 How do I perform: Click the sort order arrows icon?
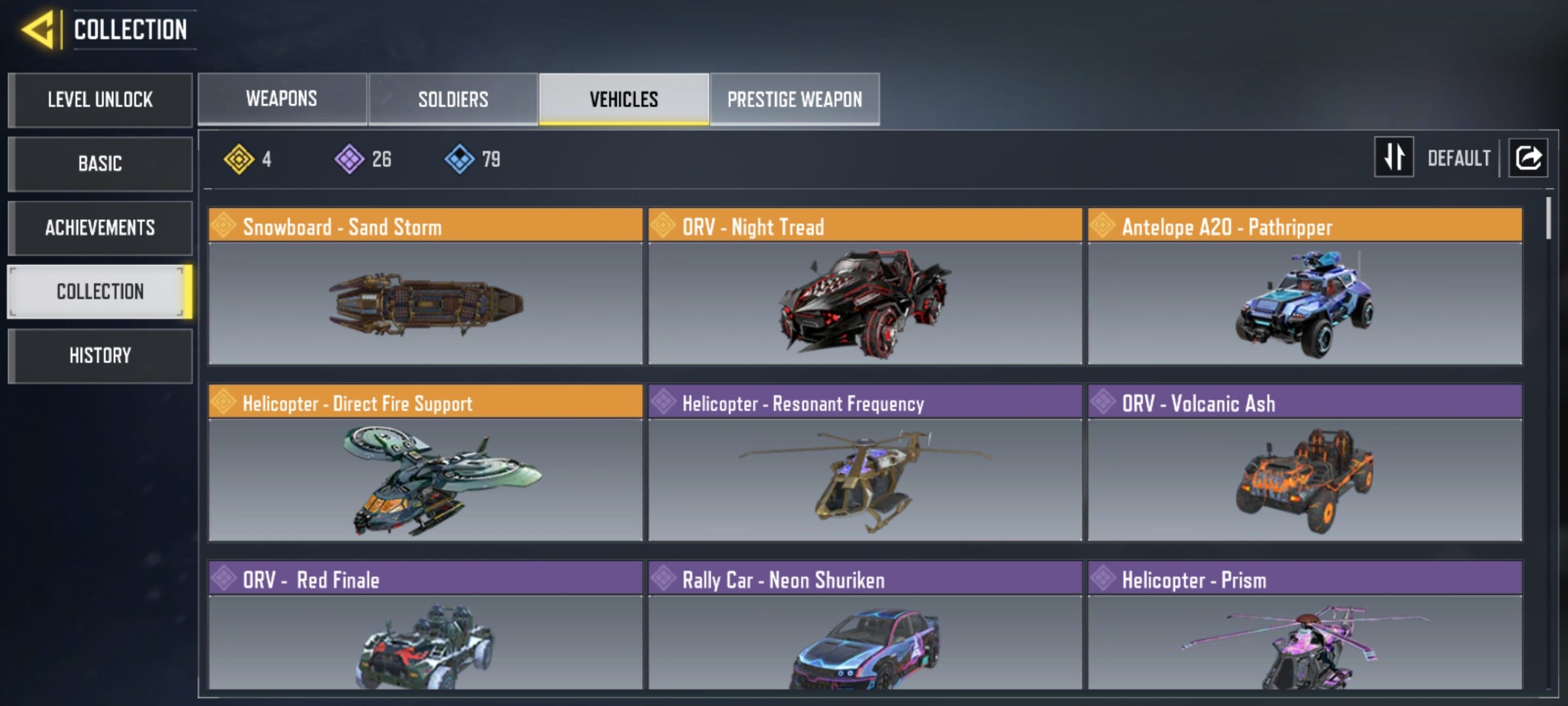1394,159
